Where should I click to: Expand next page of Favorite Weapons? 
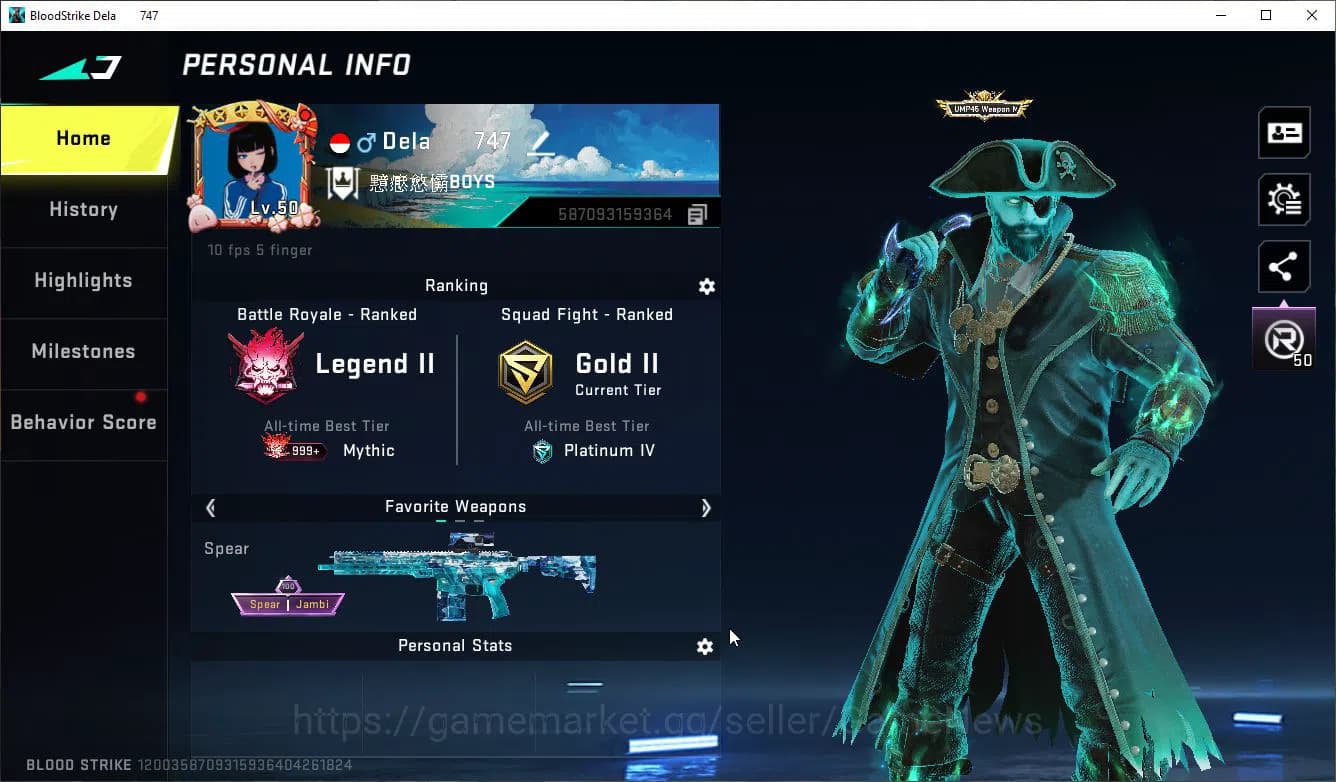(x=706, y=507)
